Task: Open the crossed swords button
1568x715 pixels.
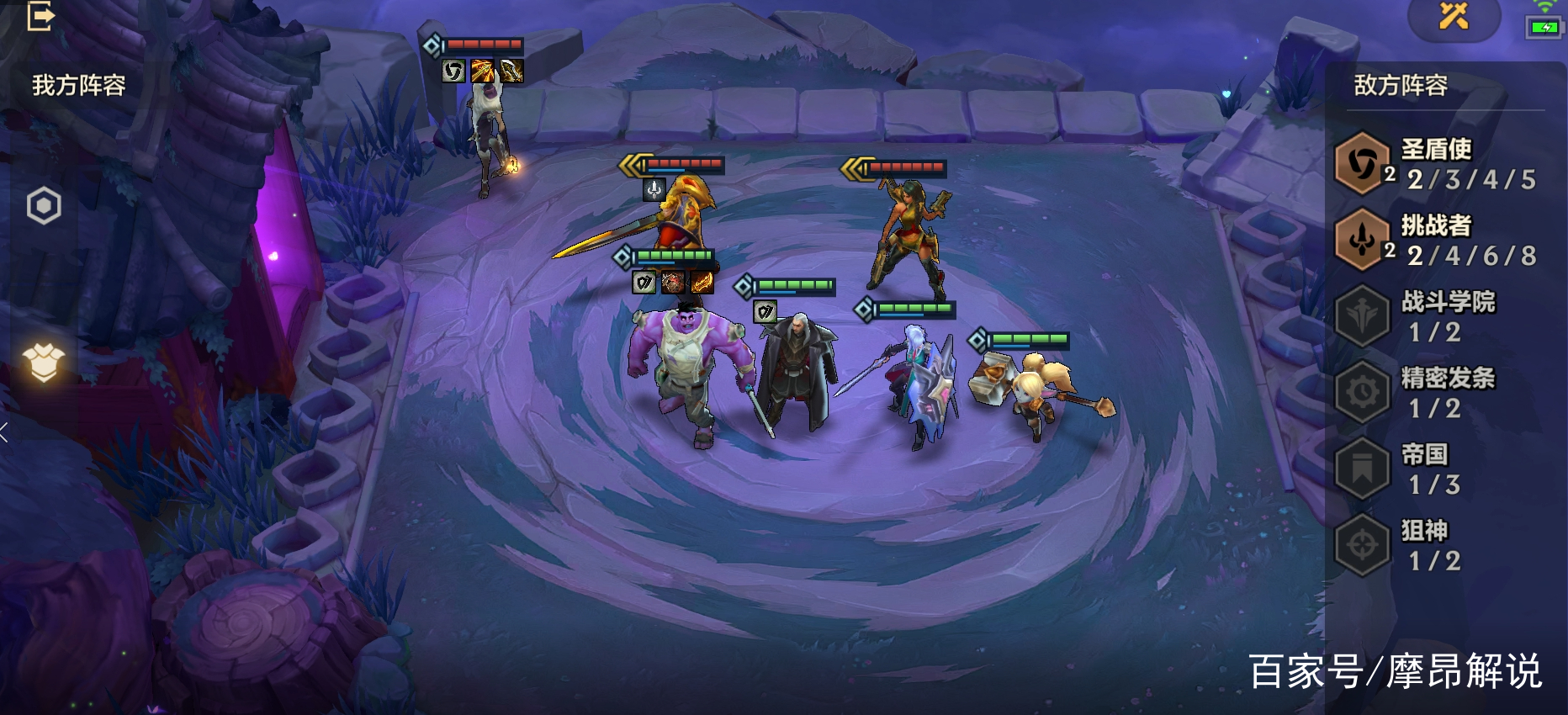Action: click(1453, 16)
